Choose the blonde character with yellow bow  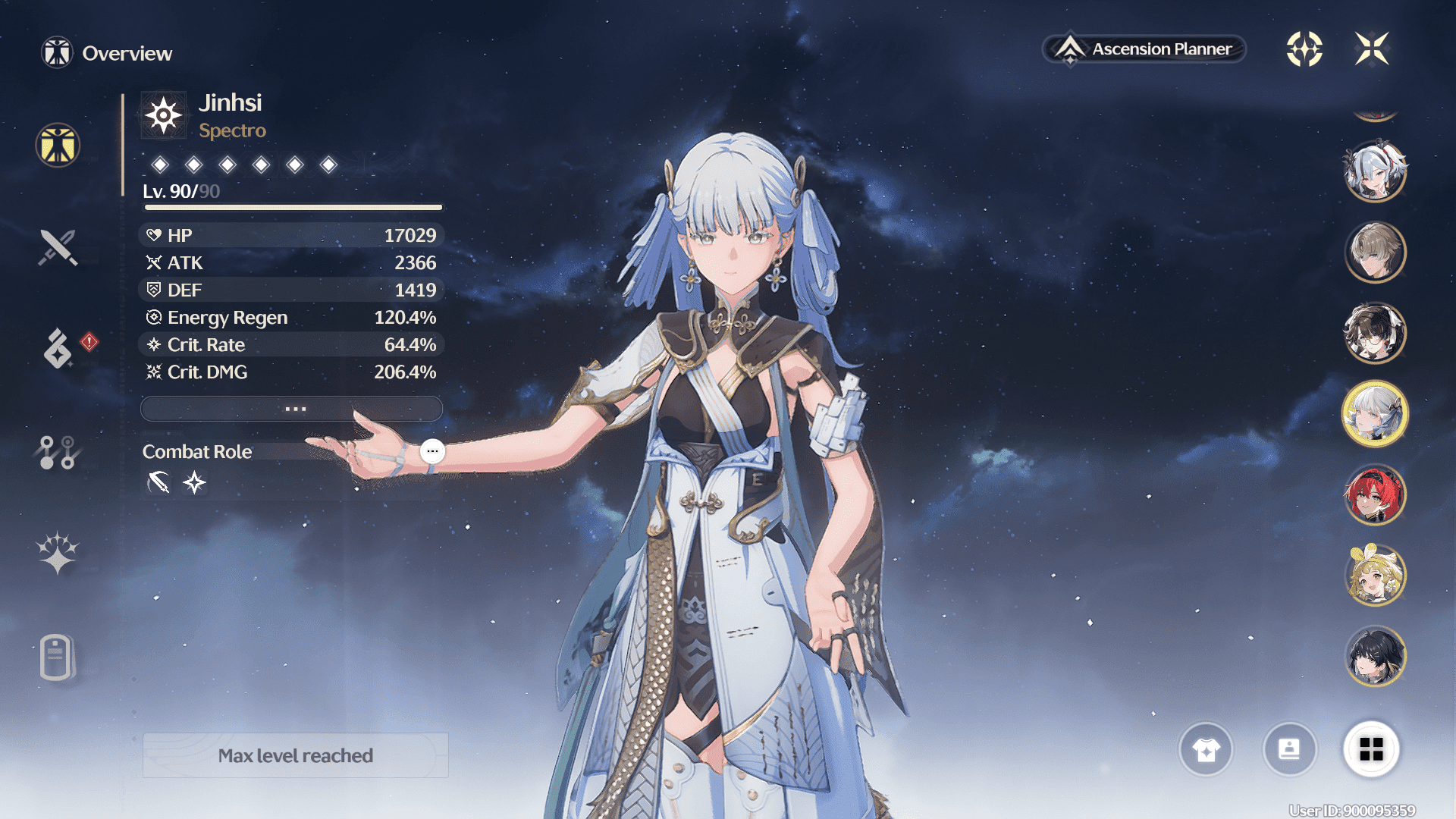click(x=1375, y=576)
